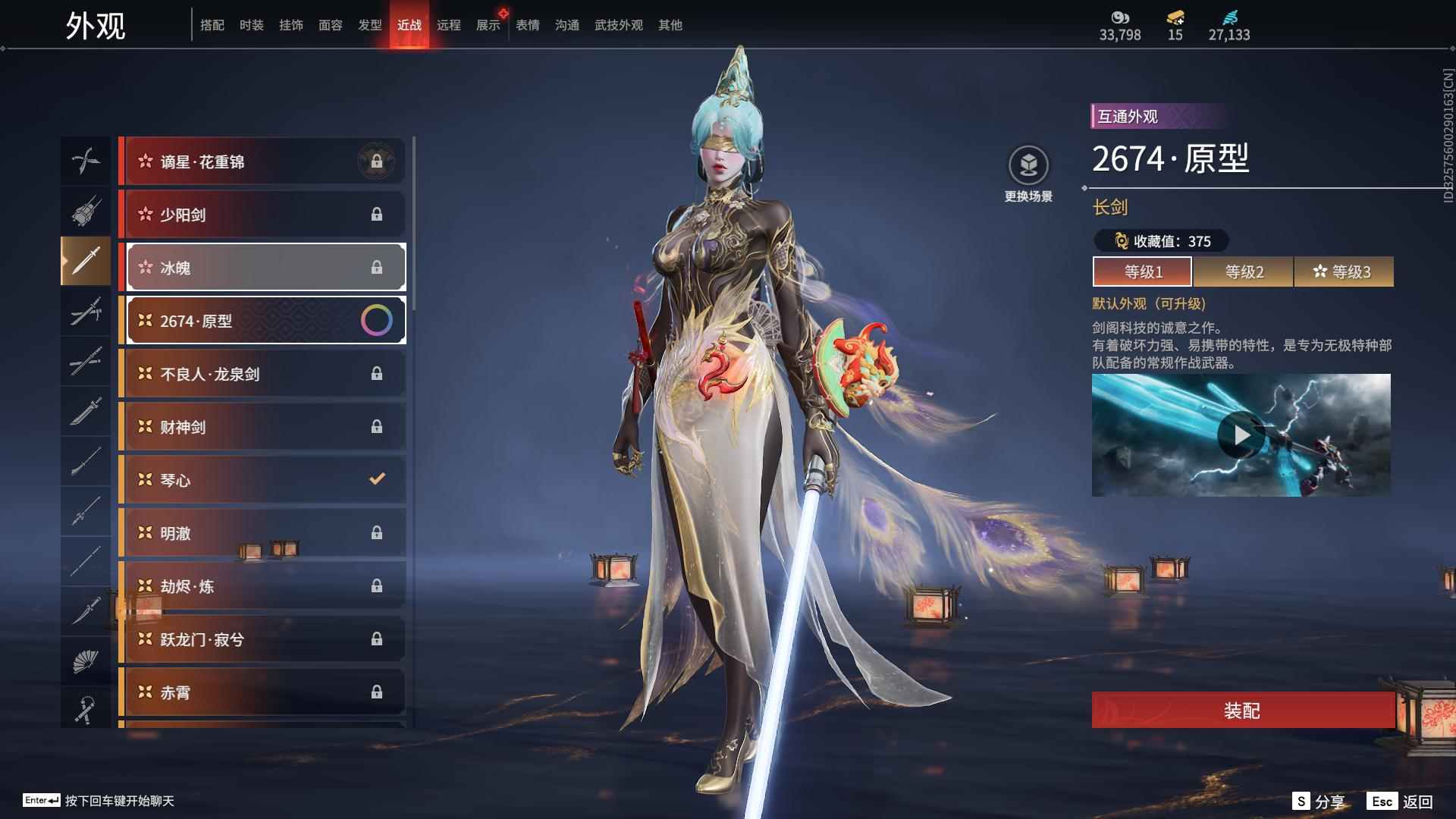Equip the skin with 装配

(x=1242, y=710)
